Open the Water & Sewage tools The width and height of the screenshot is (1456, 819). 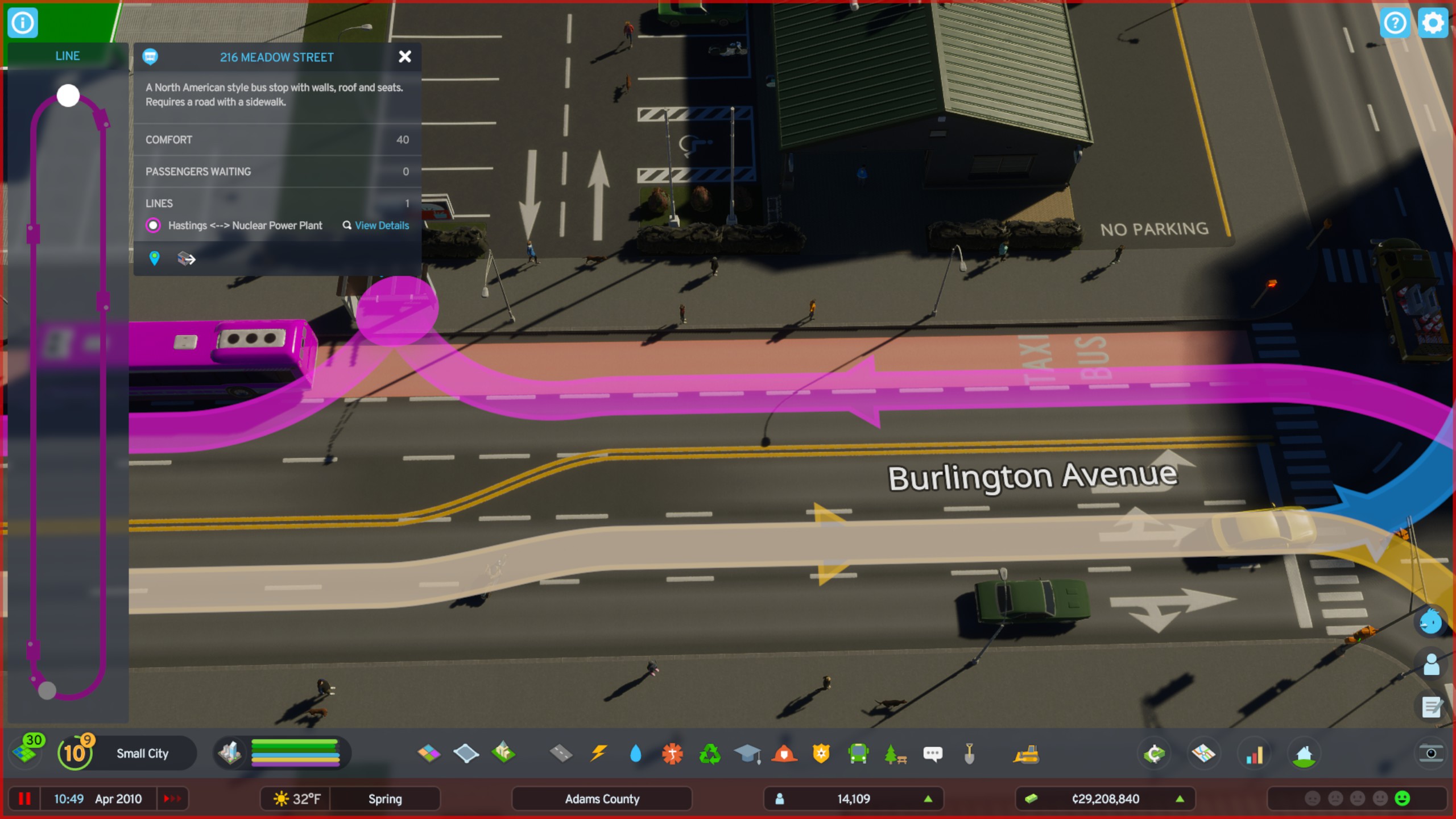635,753
